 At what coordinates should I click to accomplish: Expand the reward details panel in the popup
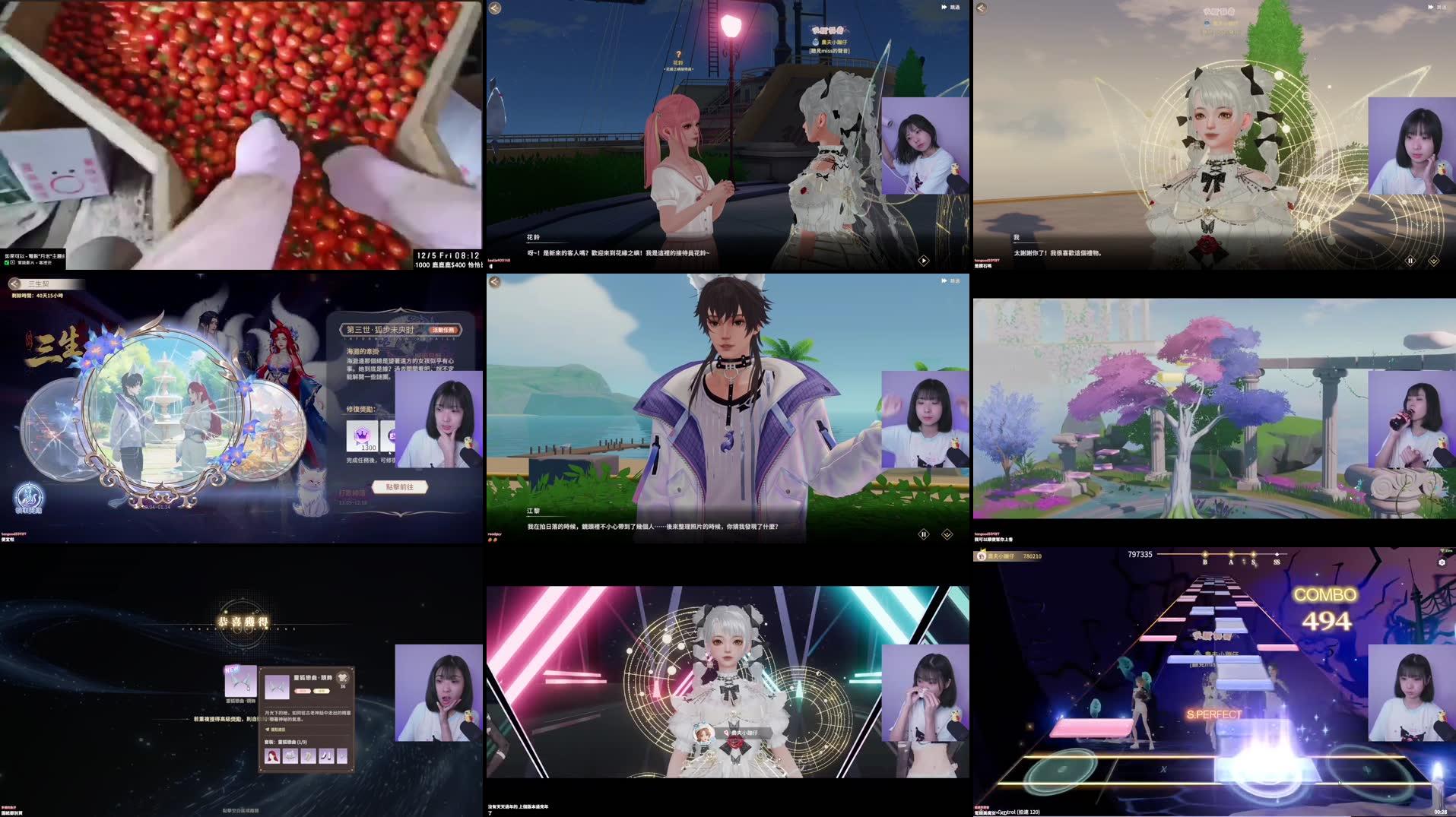268,729
